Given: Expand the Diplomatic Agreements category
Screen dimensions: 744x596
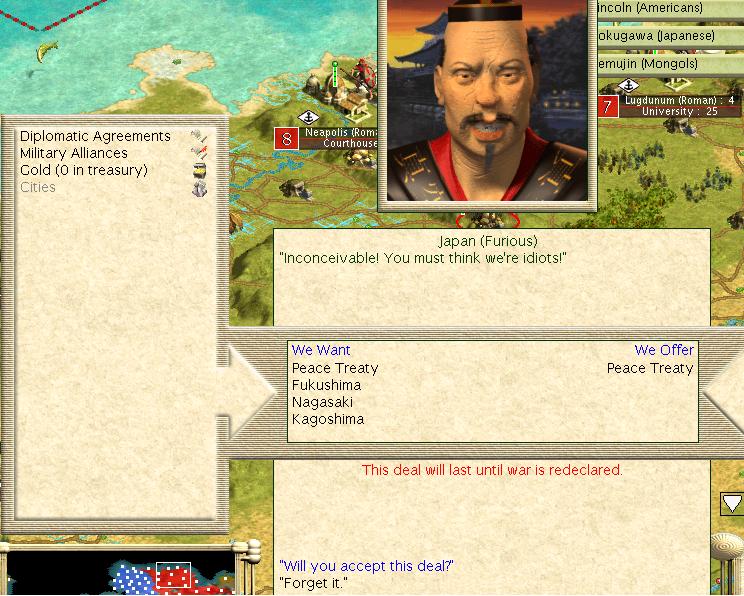Looking at the screenshot, I should click(95, 136).
